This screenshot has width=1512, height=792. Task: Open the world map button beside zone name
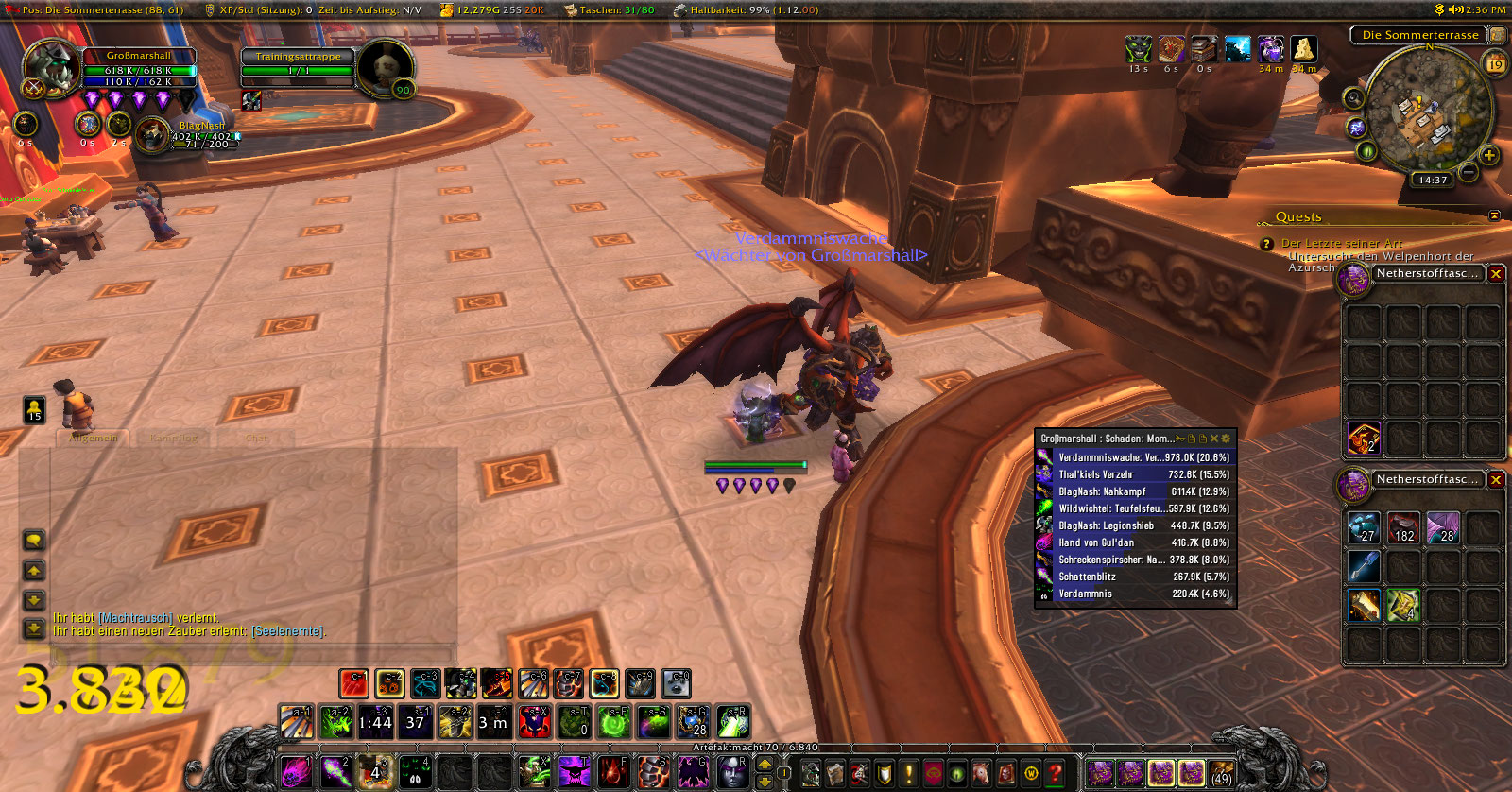coord(1497,35)
